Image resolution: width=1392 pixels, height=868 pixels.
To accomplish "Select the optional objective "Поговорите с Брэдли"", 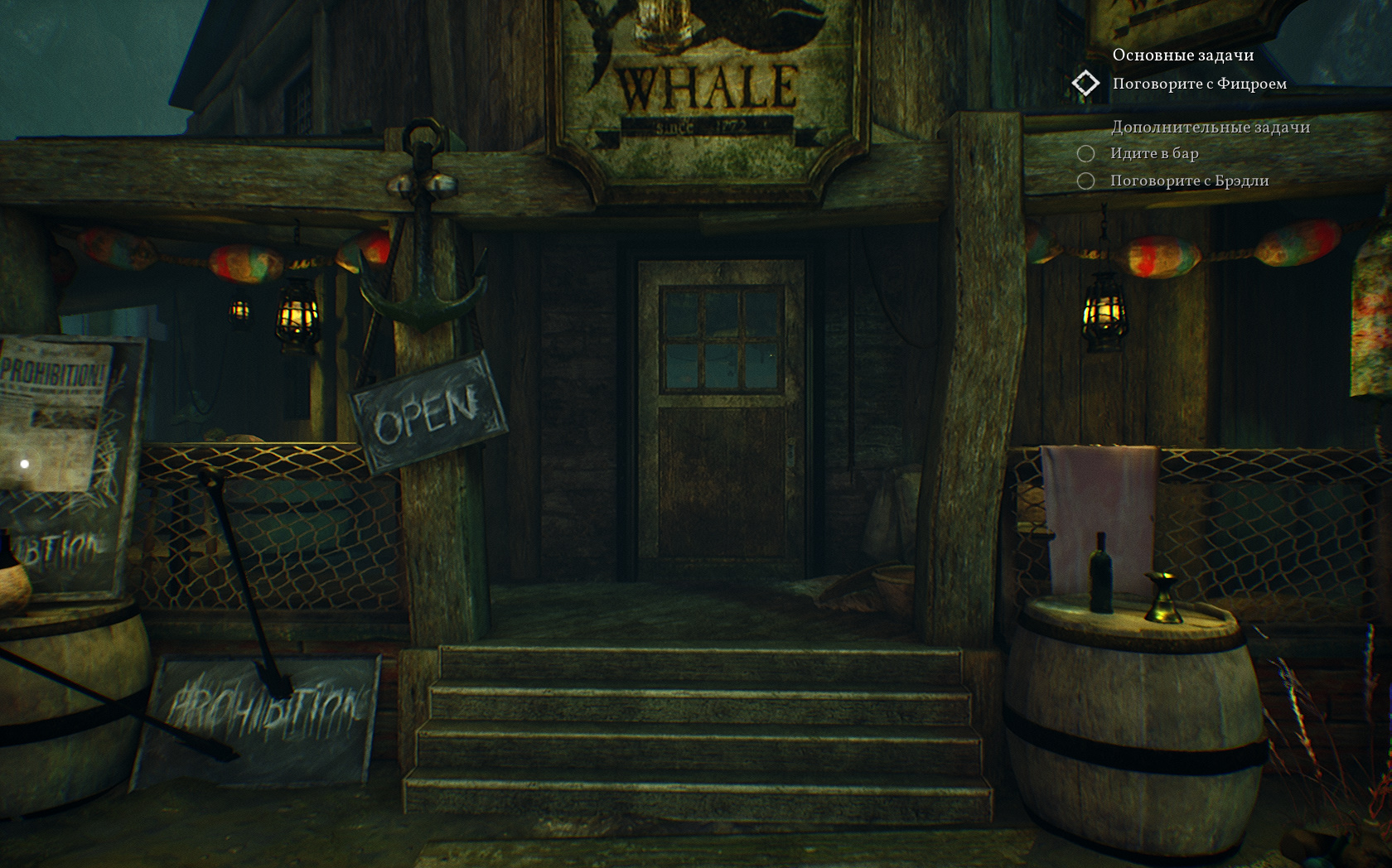I will (x=1189, y=181).
